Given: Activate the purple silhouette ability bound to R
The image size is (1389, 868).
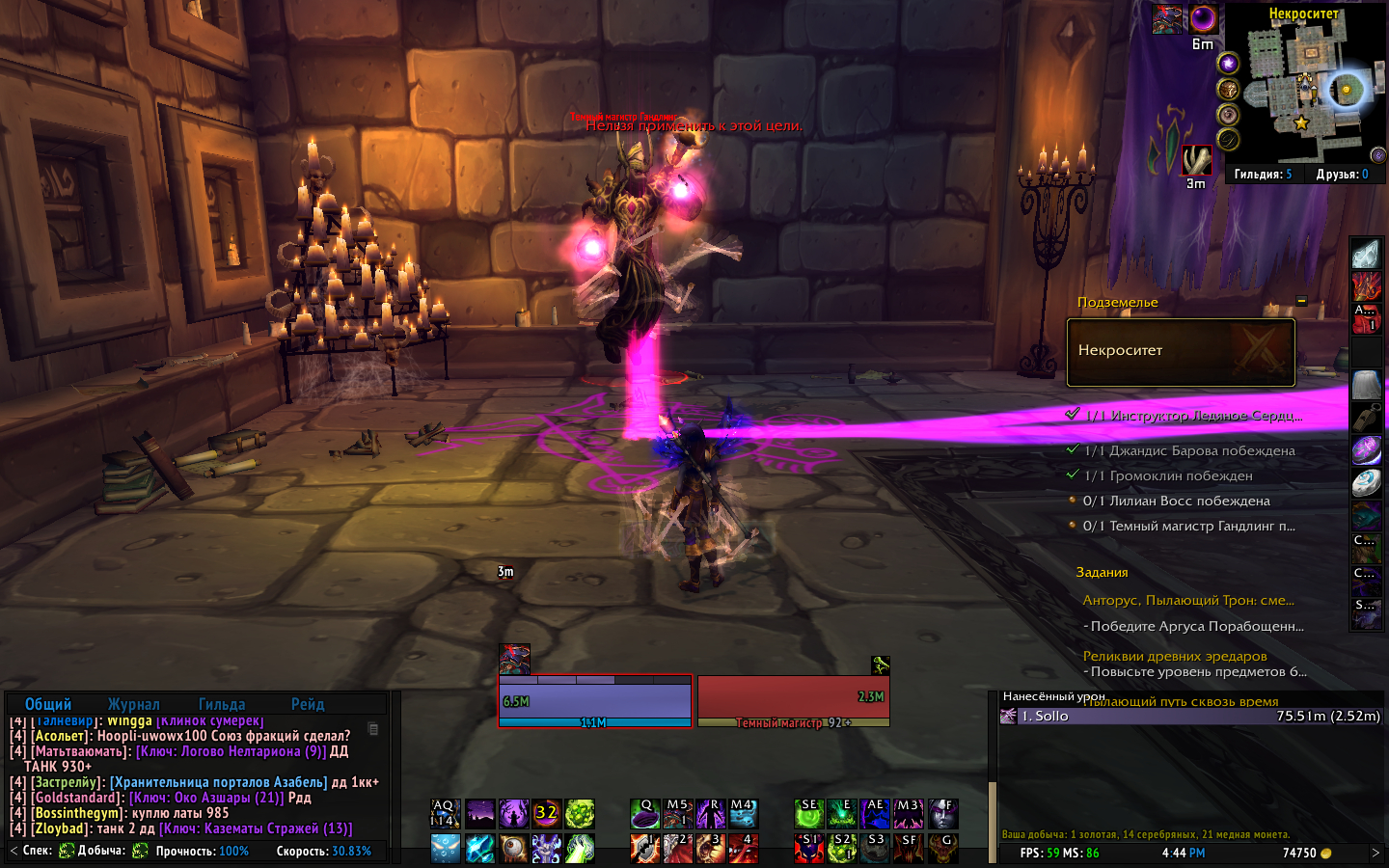Looking at the screenshot, I should point(711,814).
